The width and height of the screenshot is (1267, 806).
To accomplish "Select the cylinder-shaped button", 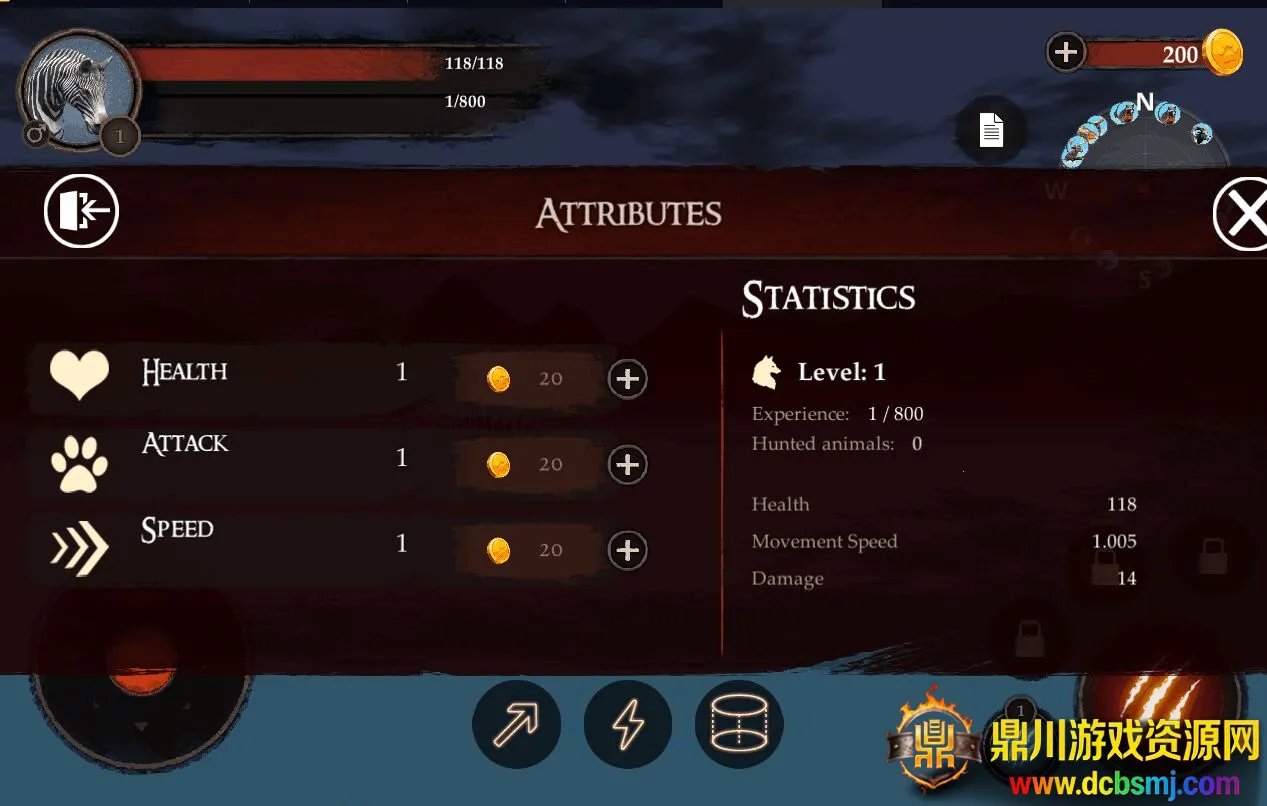I will pyautogui.click(x=739, y=725).
